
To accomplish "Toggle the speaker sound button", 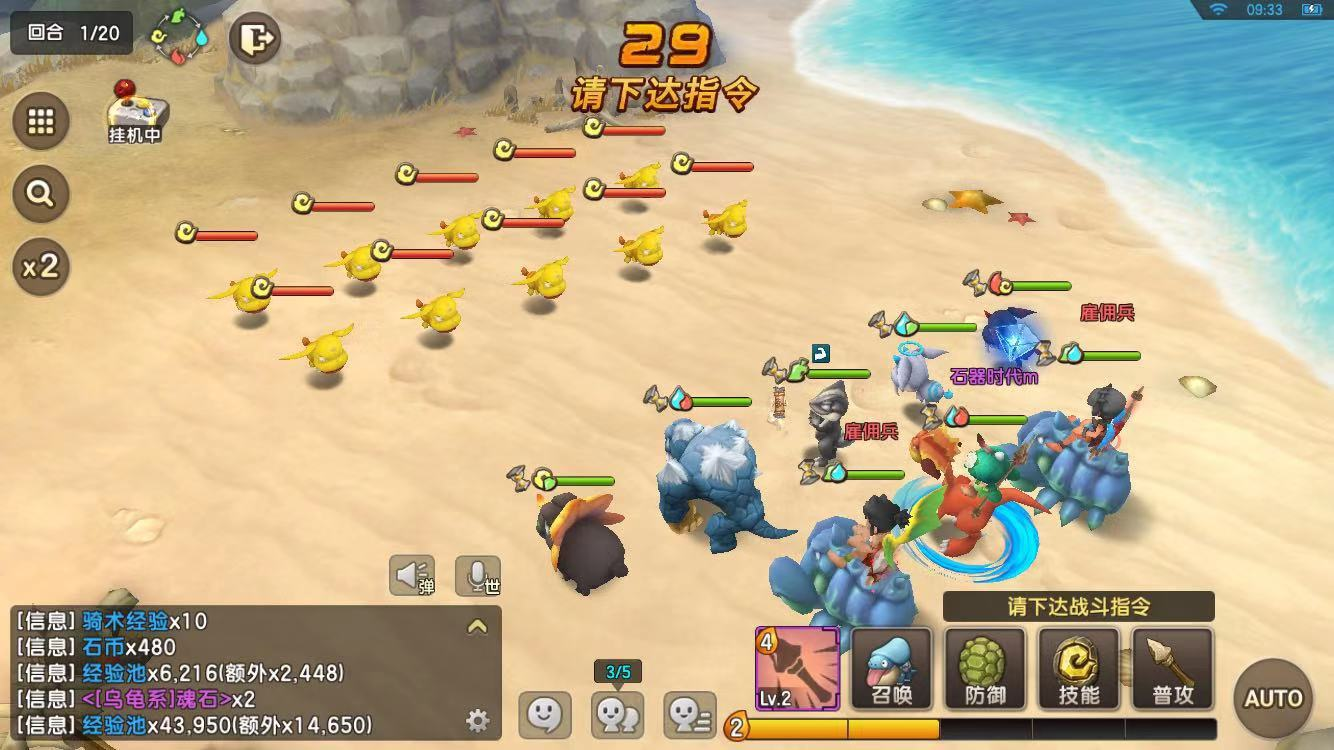I will pos(411,575).
